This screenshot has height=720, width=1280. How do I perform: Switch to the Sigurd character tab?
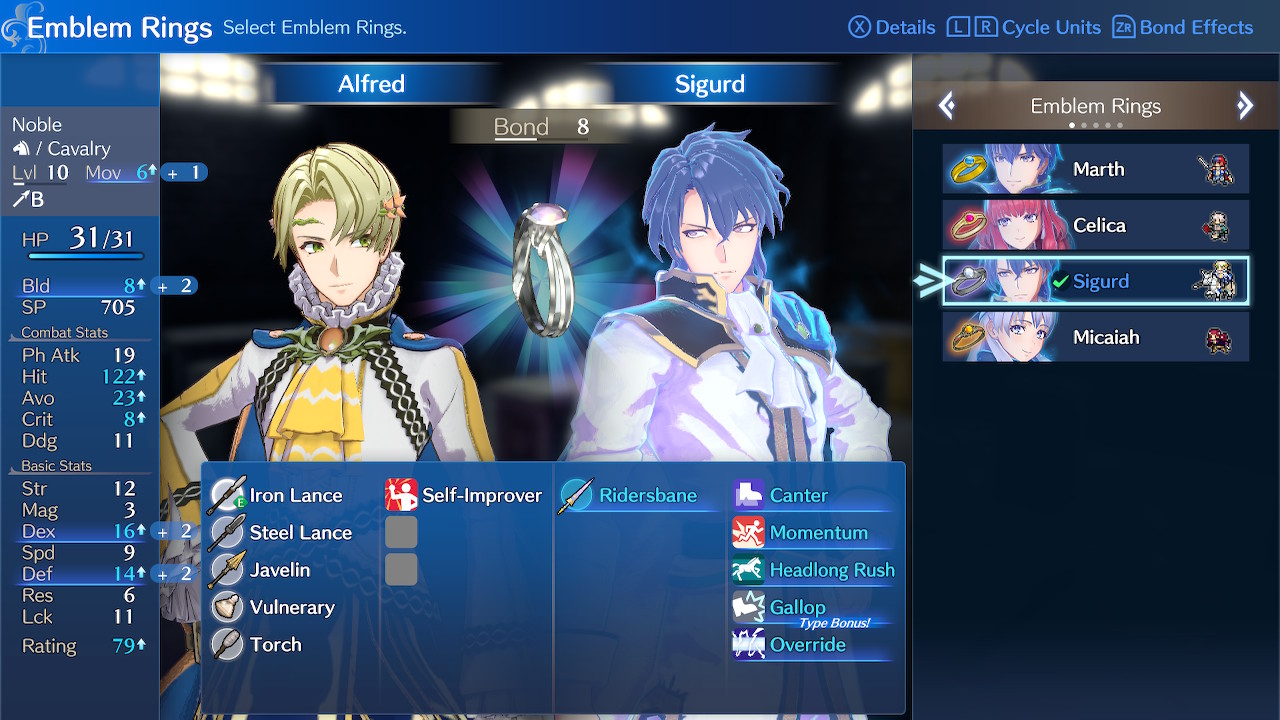point(710,84)
